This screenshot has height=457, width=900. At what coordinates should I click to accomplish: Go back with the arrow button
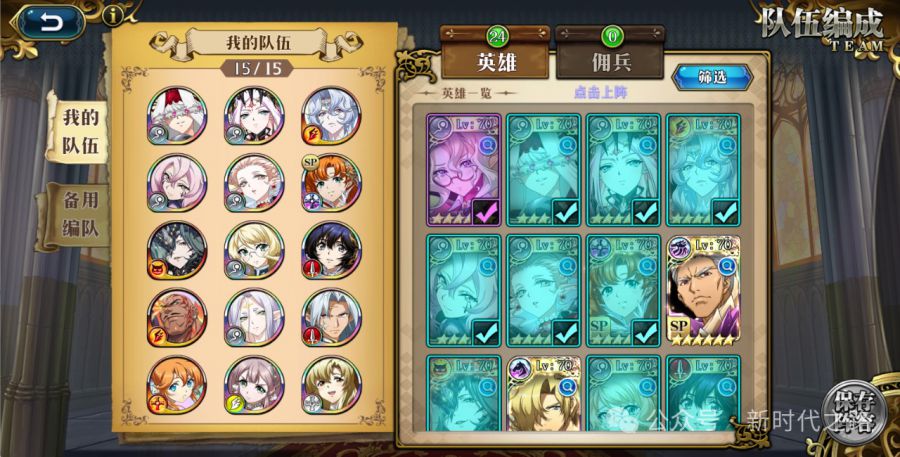coord(48,21)
